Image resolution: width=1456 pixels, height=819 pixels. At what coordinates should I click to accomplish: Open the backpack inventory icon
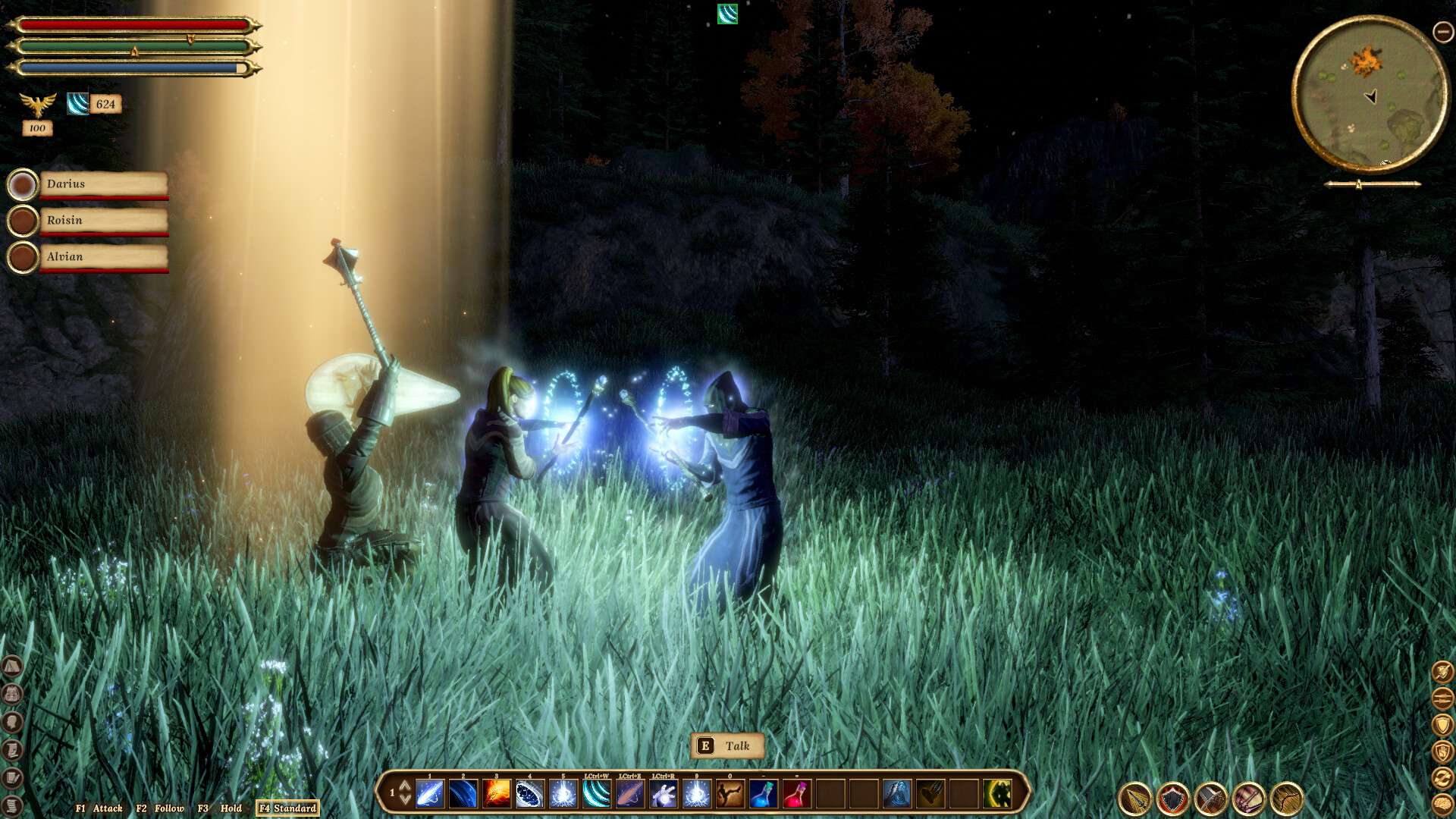pos(13,694)
